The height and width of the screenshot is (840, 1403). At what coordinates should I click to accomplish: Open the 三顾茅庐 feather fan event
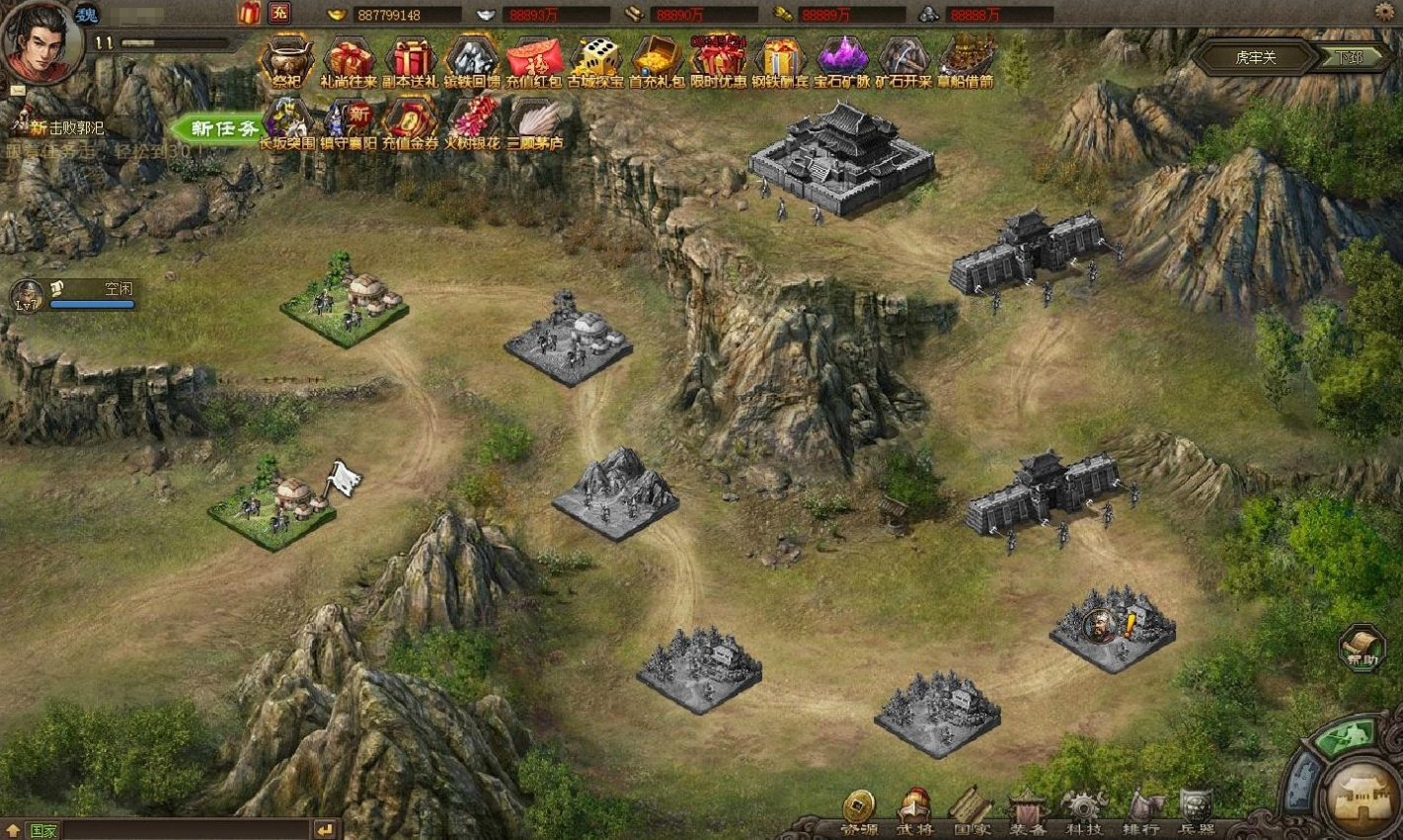(534, 122)
